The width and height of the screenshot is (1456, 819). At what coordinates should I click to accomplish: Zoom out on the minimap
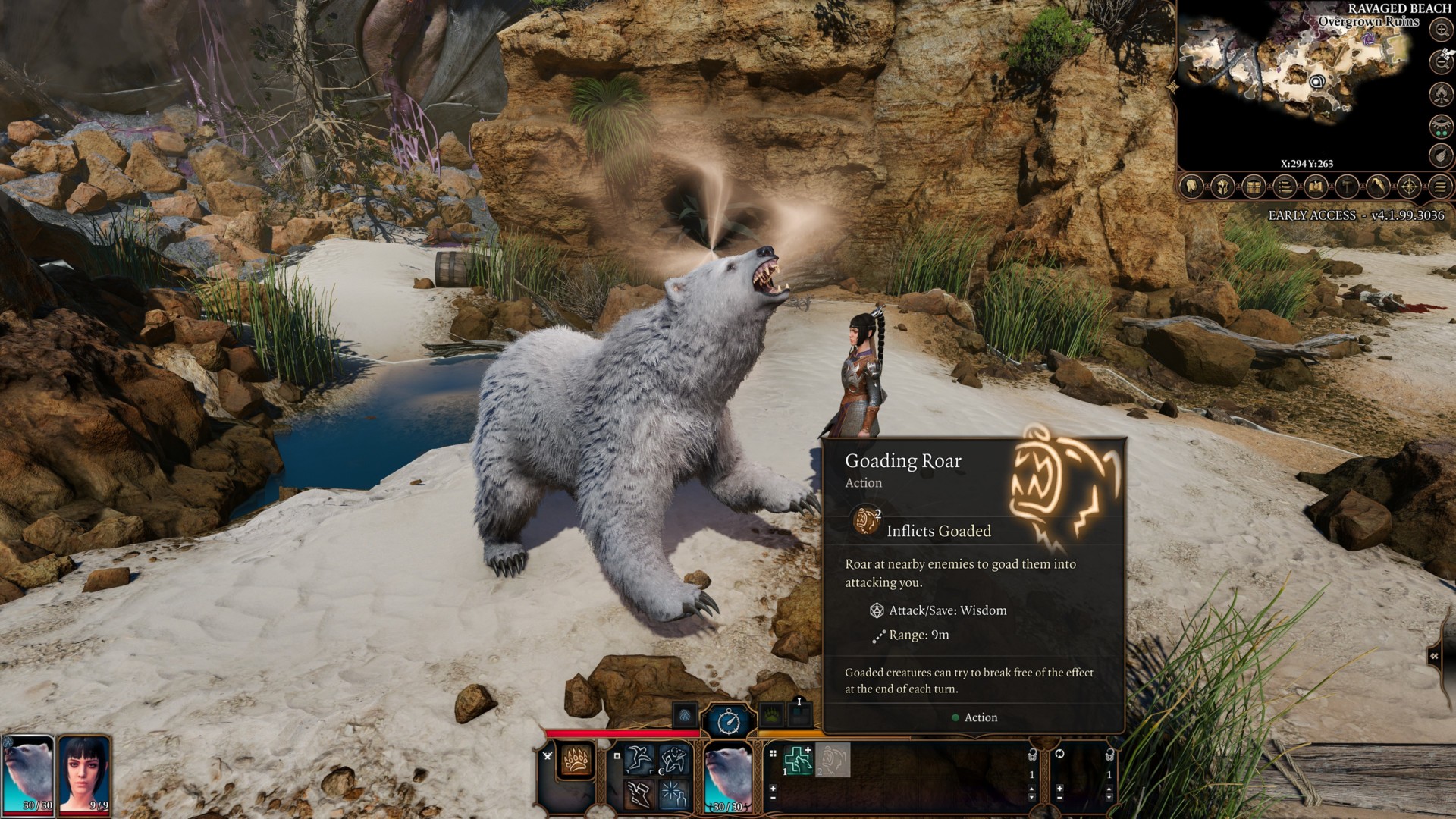(1441, 61)
